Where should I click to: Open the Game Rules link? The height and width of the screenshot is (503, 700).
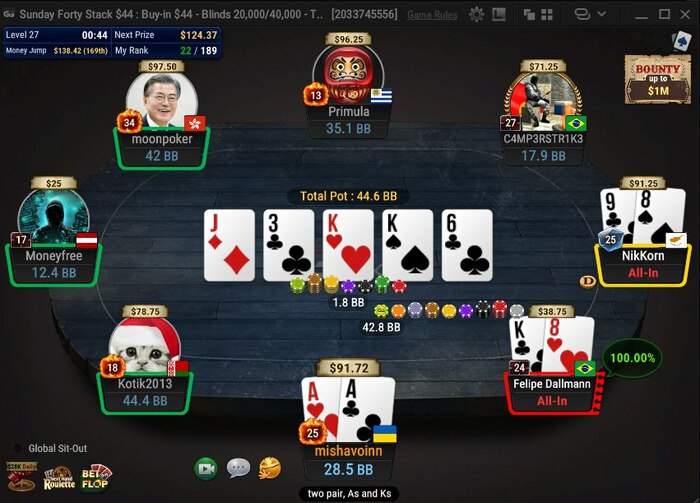coord(432,15)
